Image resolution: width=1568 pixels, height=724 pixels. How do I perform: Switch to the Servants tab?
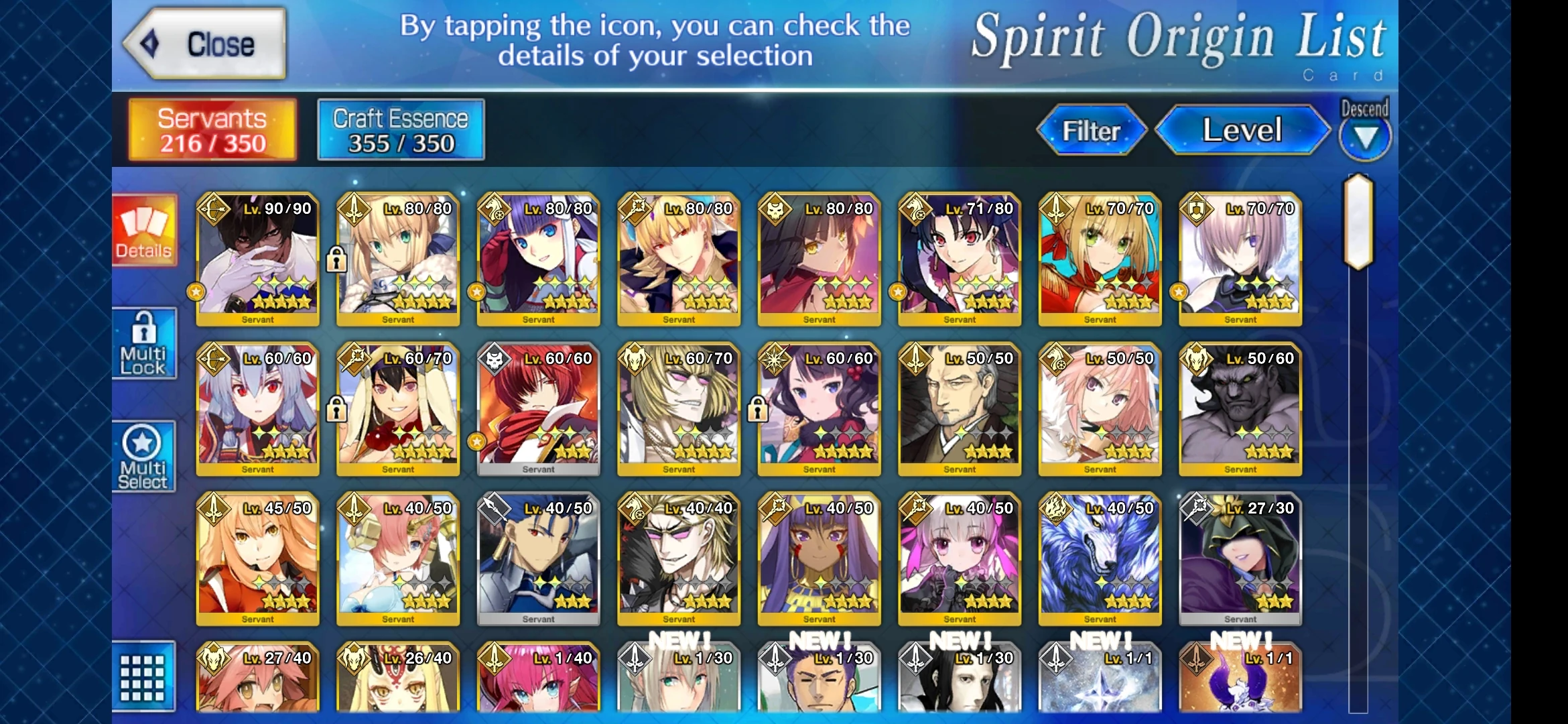click(211, 129)
